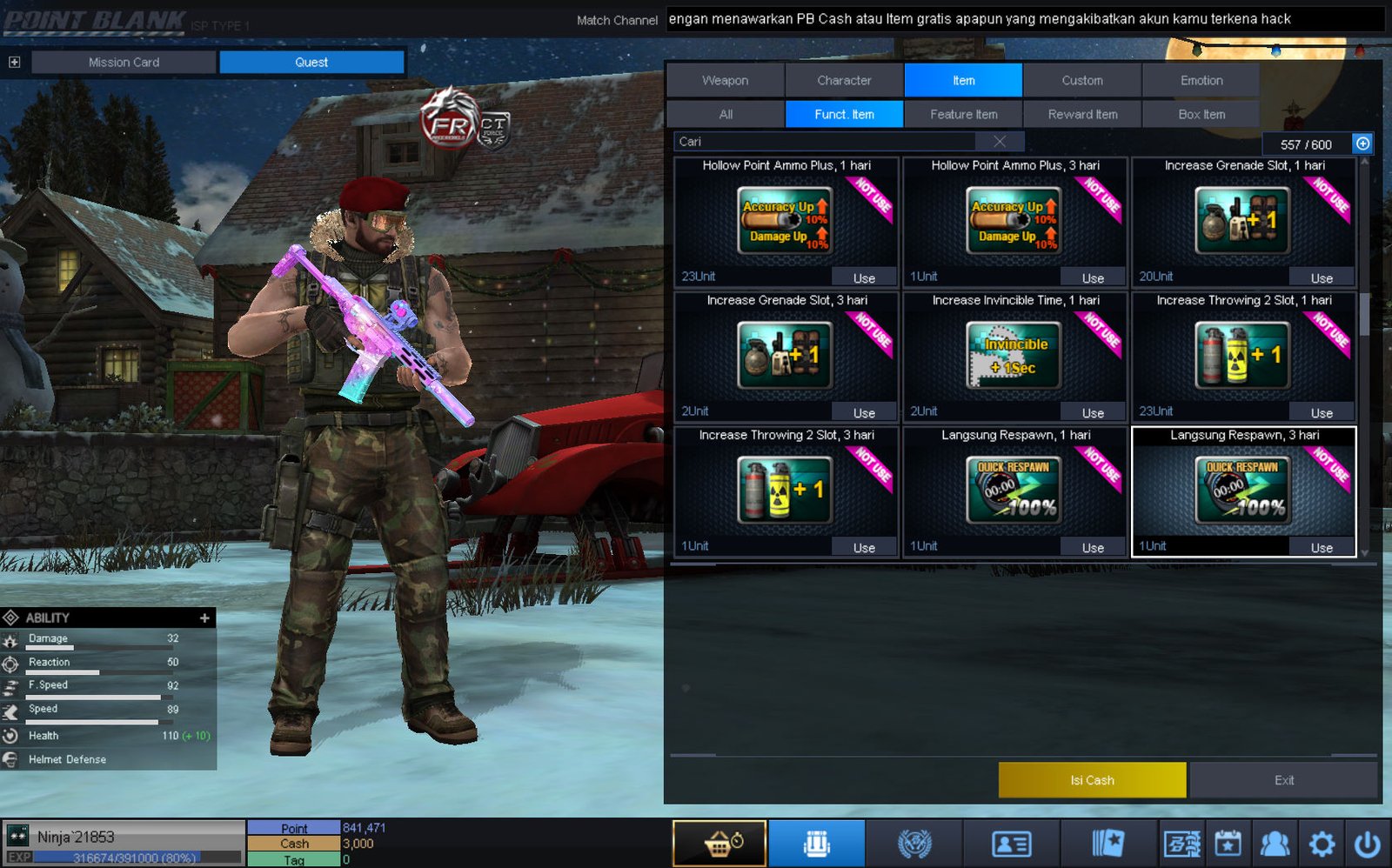Open the Mission Card panel
This screenshot has height=868, width=1392.
124,62
